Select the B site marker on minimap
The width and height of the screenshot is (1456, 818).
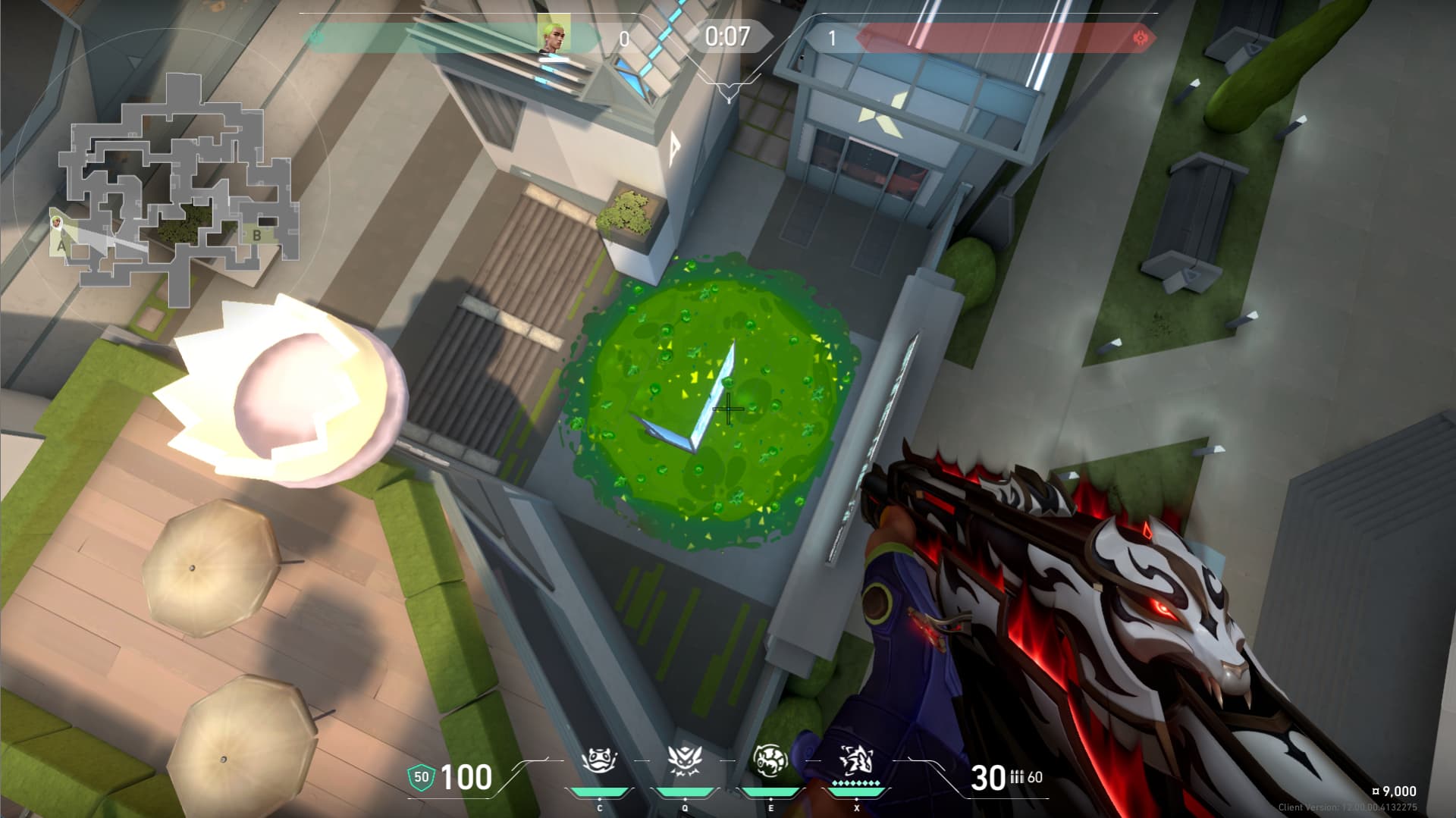point(256,236)
